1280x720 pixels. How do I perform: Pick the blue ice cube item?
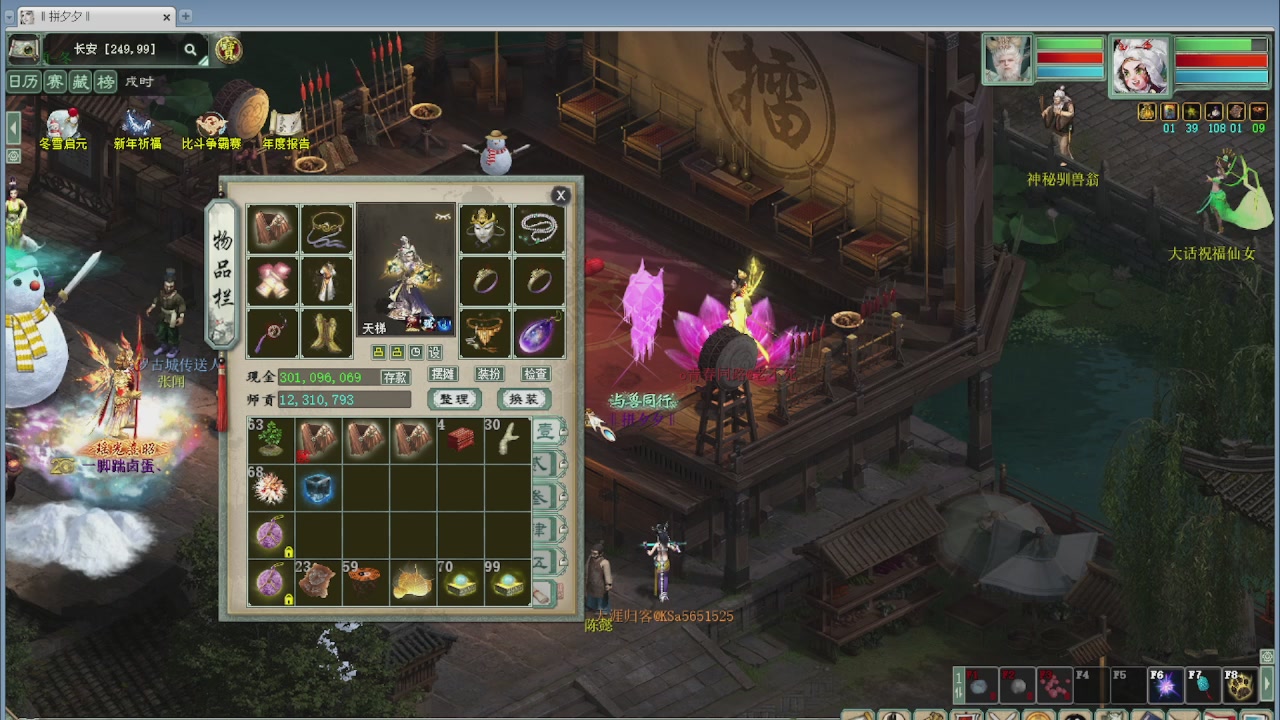[x=319, y=488]
